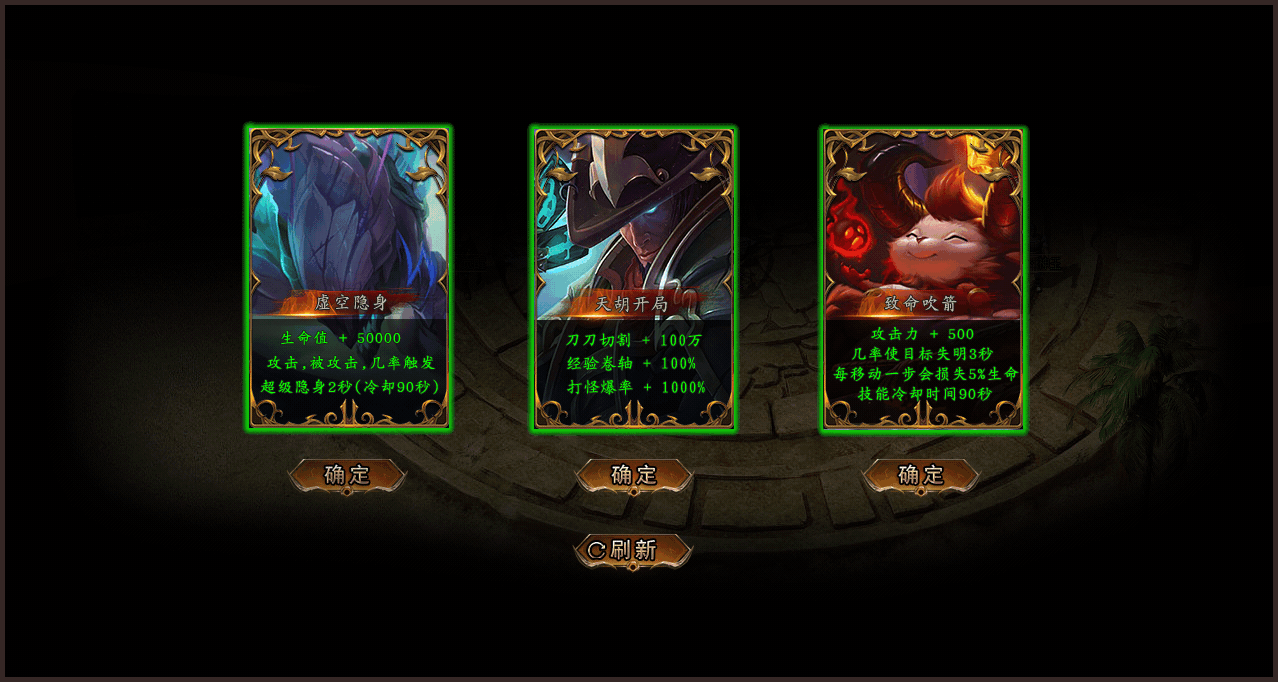Refresh the cards with 刷新 button
This screenshot has width=1278, height=682.
click(x=633, y=550)
